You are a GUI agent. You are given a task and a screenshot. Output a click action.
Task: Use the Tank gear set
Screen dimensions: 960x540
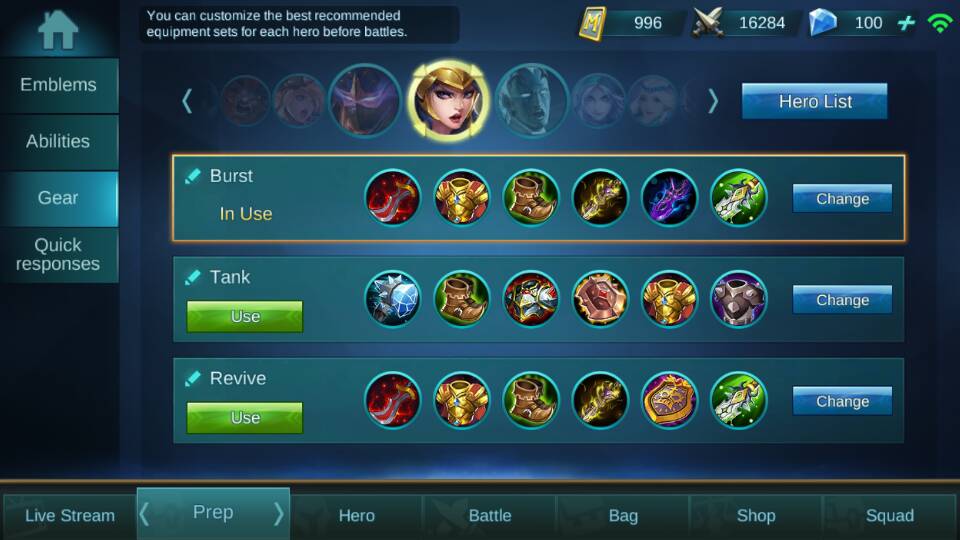[x=245, y=316]
